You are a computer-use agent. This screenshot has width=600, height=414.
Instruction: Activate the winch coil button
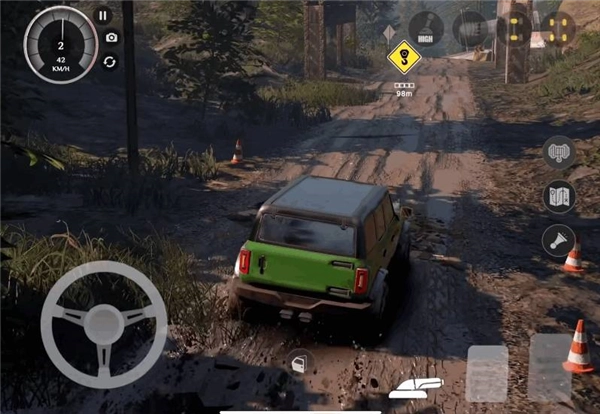coord(559,153)
